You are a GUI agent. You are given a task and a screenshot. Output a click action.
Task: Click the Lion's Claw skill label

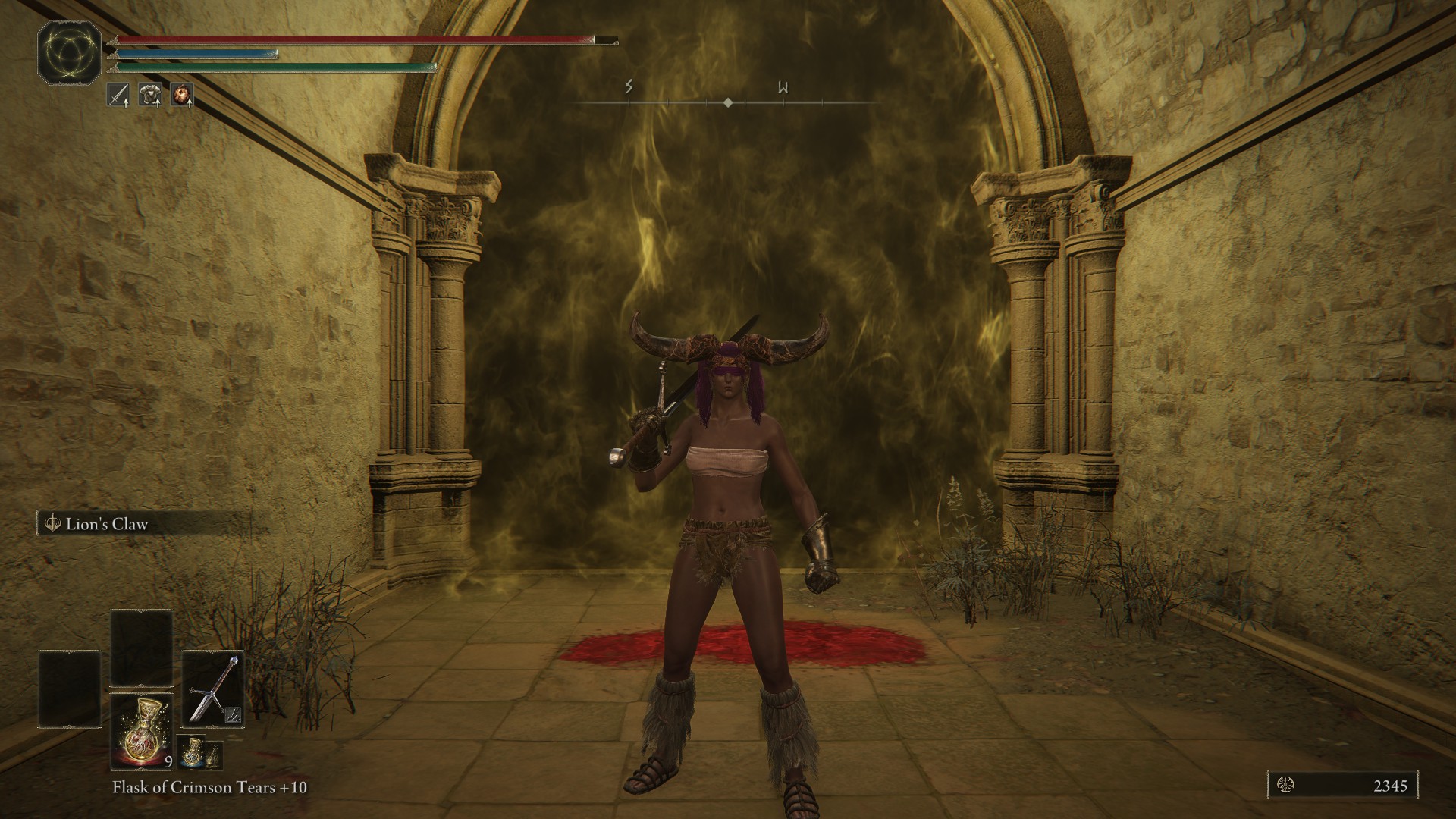(106, 524)
